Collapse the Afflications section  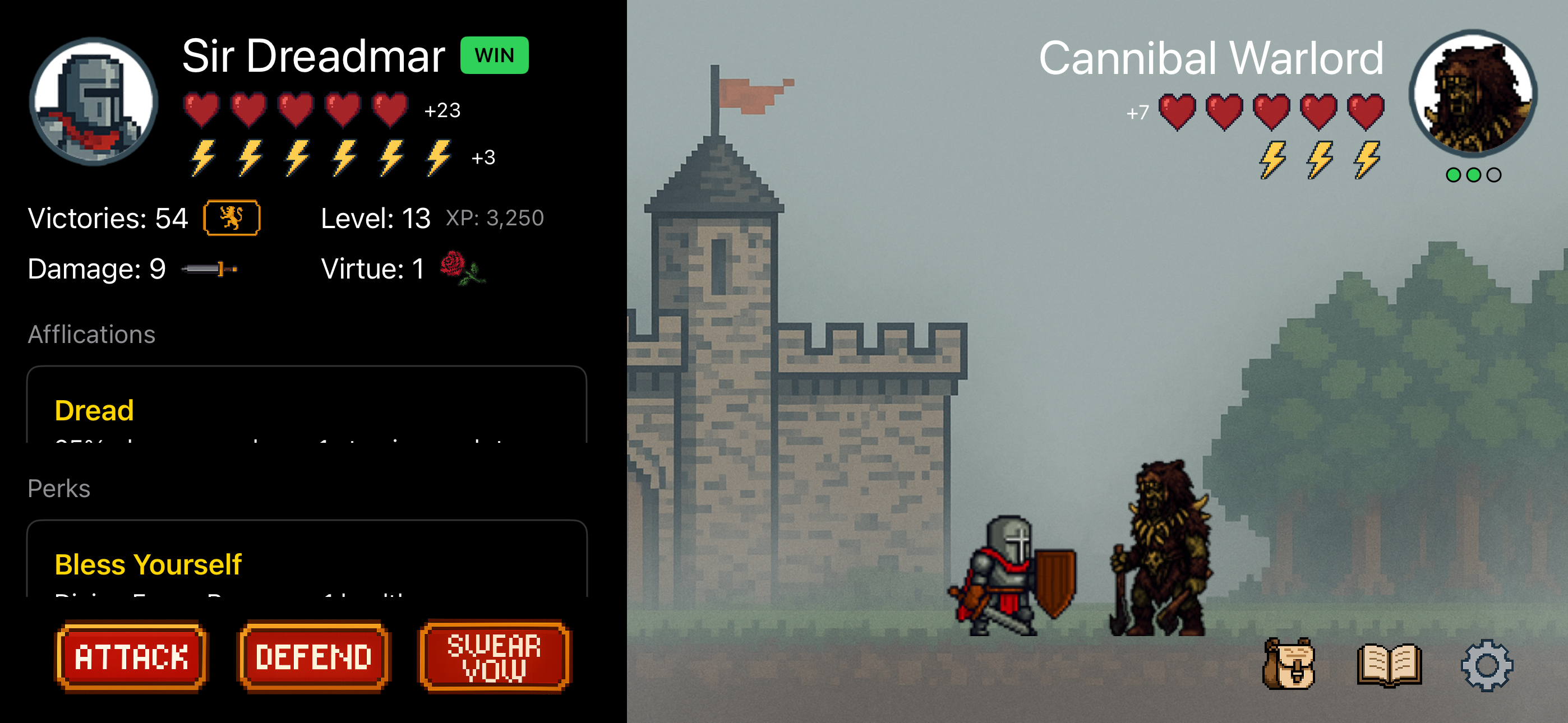click(x=91, y=334)
